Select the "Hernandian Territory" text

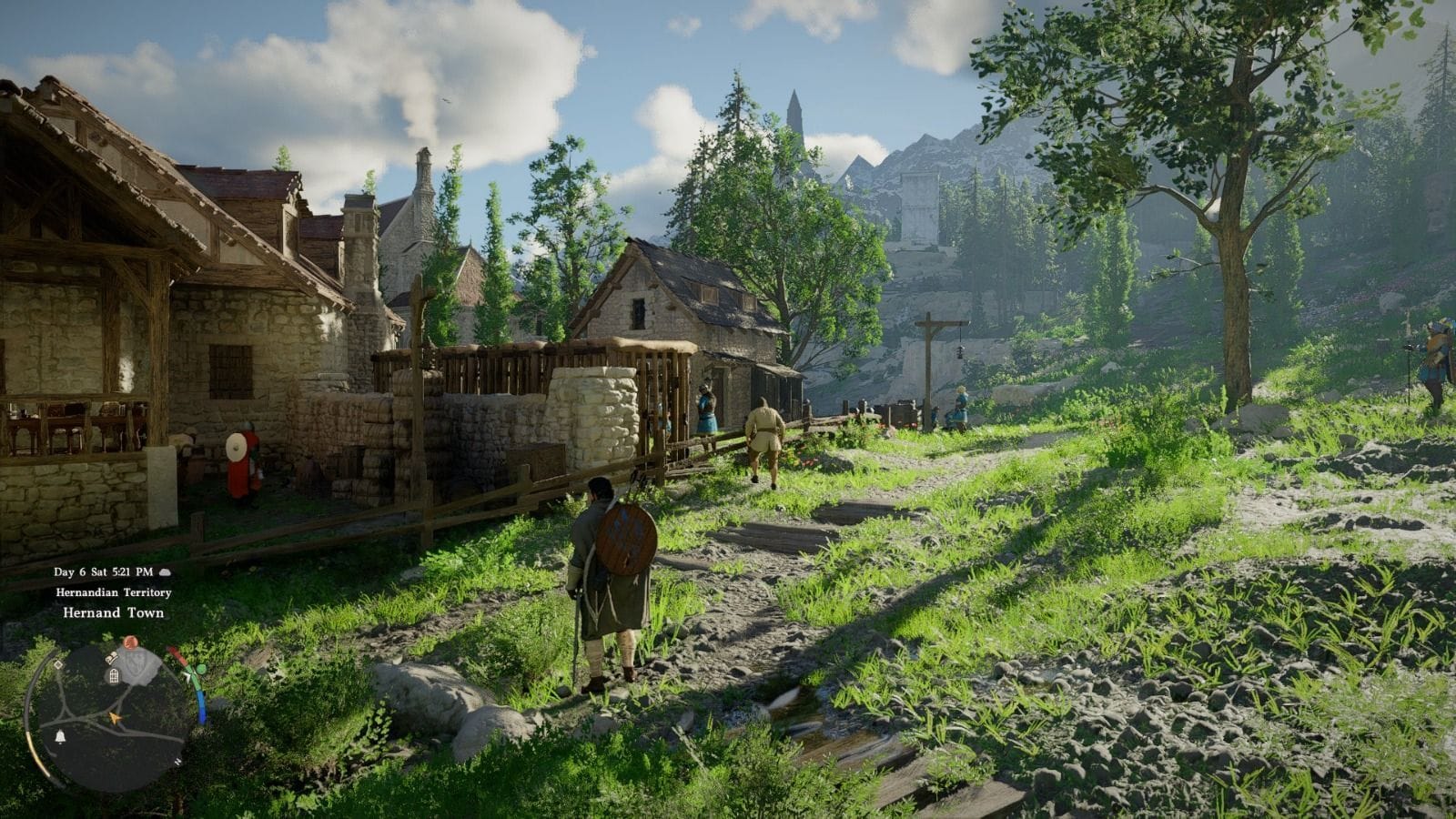[x=113, y=593]
